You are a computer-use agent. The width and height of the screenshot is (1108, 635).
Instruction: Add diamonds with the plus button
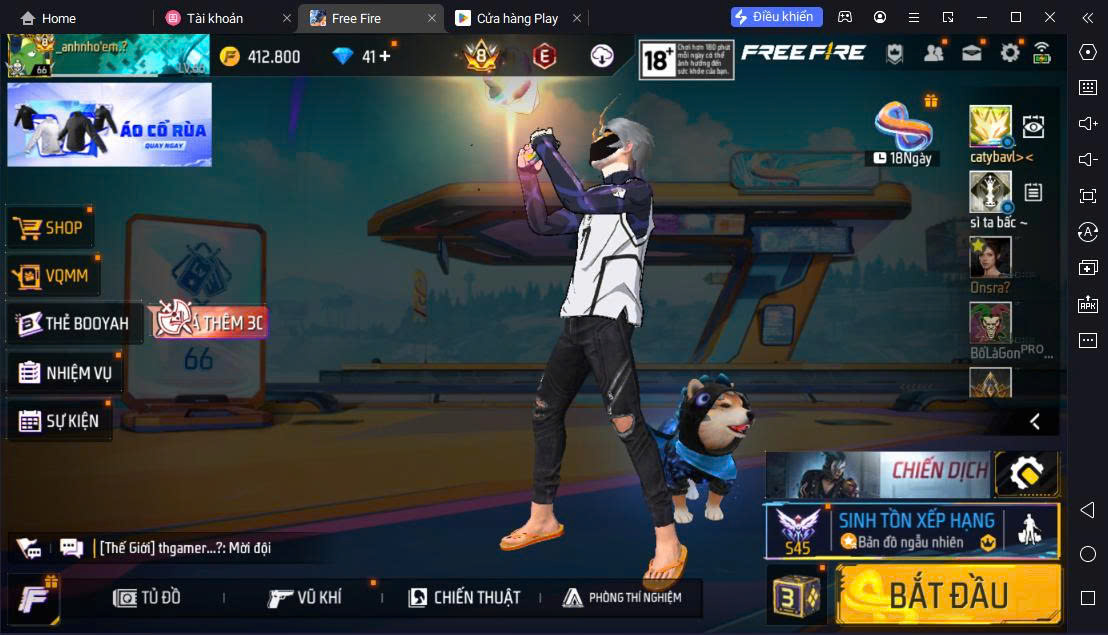pyautogui.click(x=384, y=56)
